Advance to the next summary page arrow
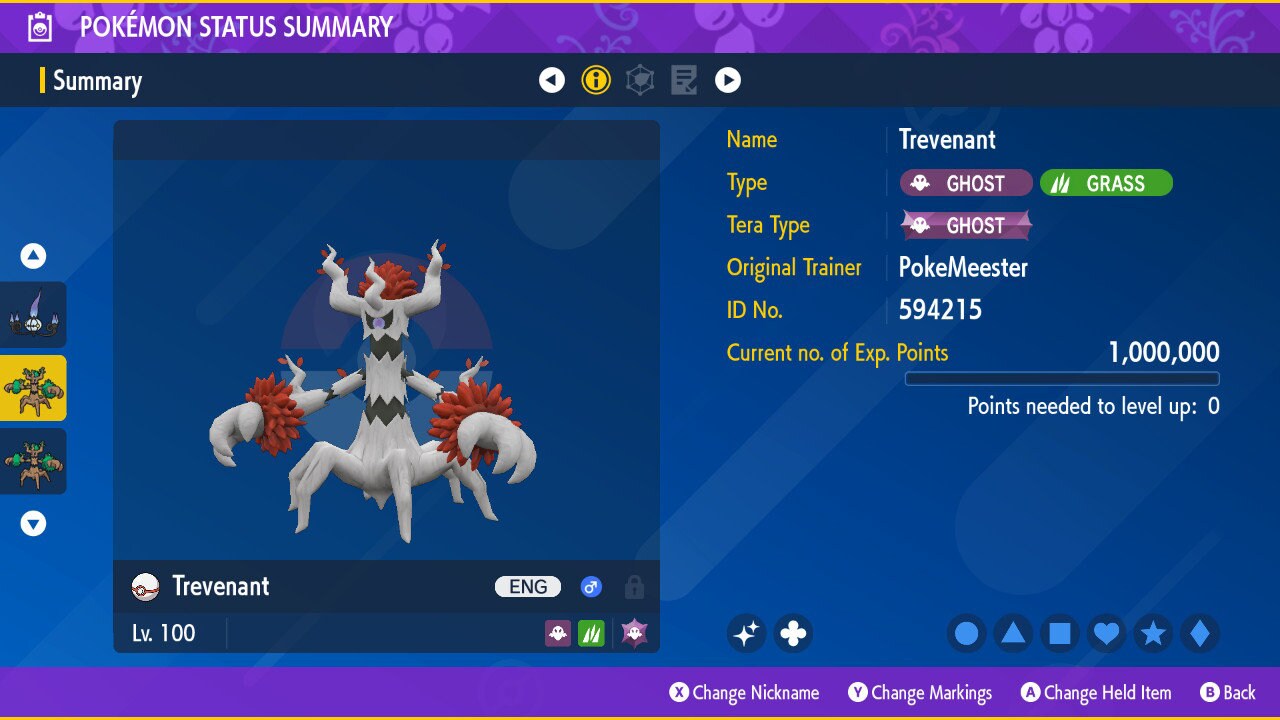The width and height of the screenshot is (1280, 720). pos(728,80)
